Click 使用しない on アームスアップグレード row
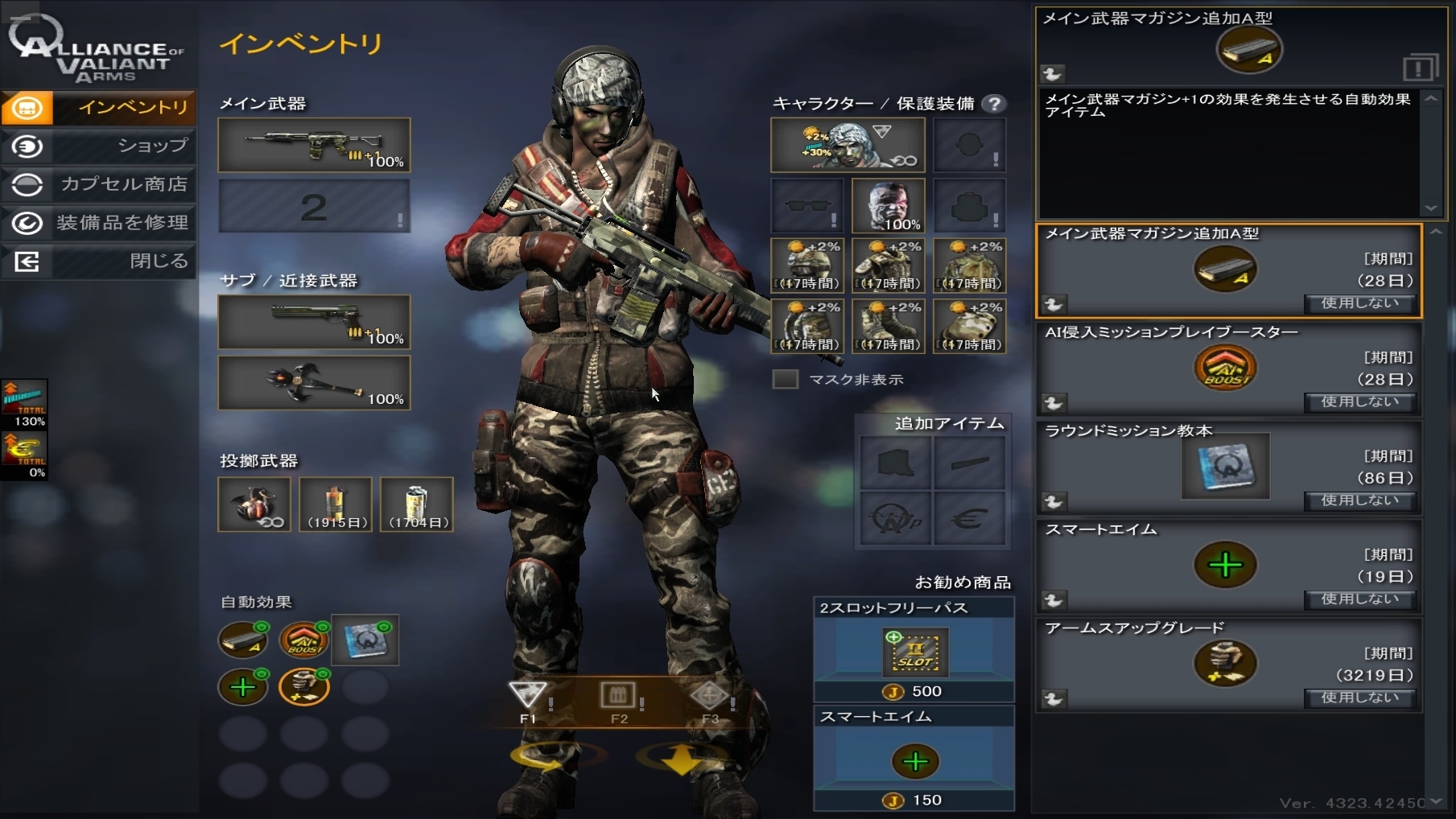This screenshot has width=1456, height=819. pyautogui.click(x=1359, y=698)
